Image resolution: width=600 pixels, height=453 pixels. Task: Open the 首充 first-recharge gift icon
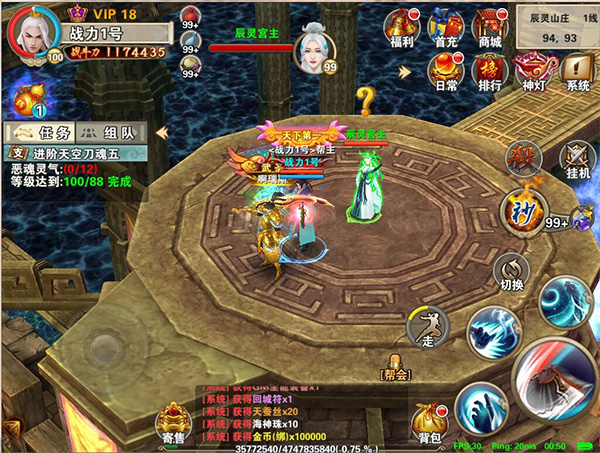click(x=447, y=28)
